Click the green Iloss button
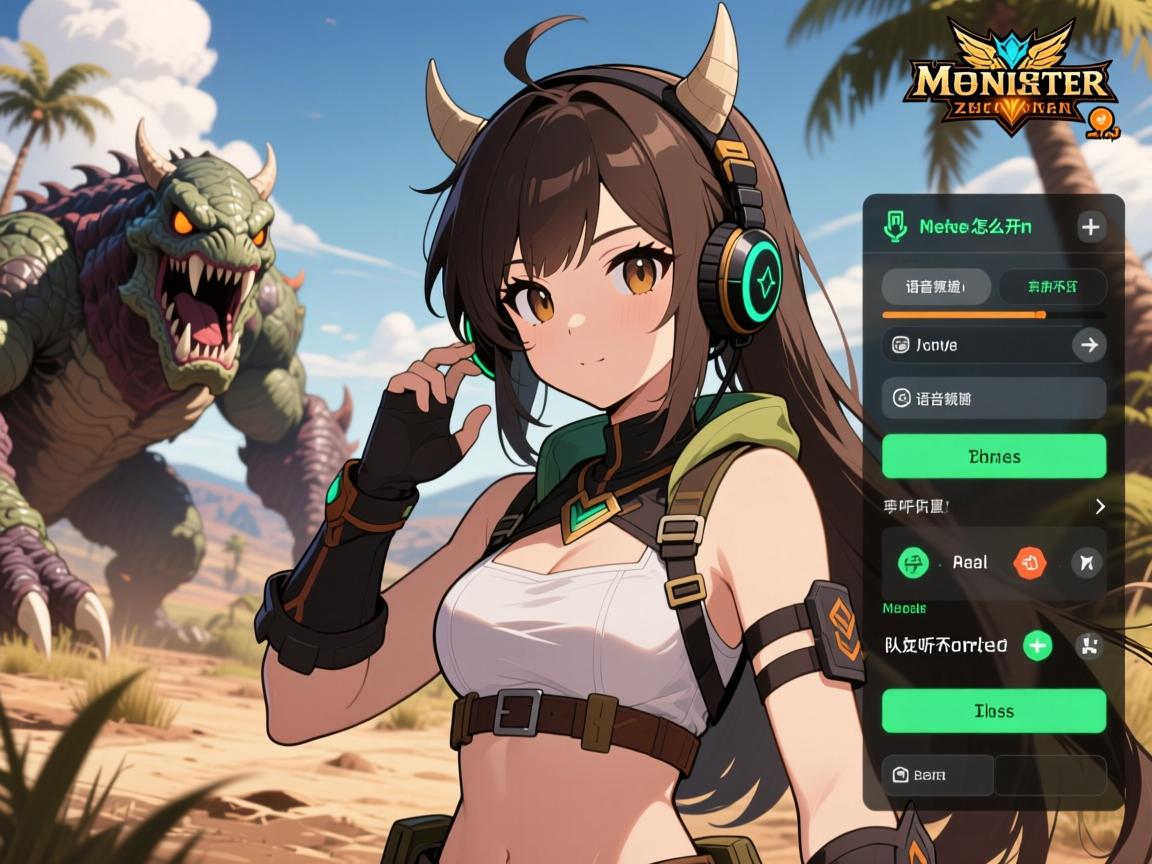1152x864 pixels. pos(994,711)
